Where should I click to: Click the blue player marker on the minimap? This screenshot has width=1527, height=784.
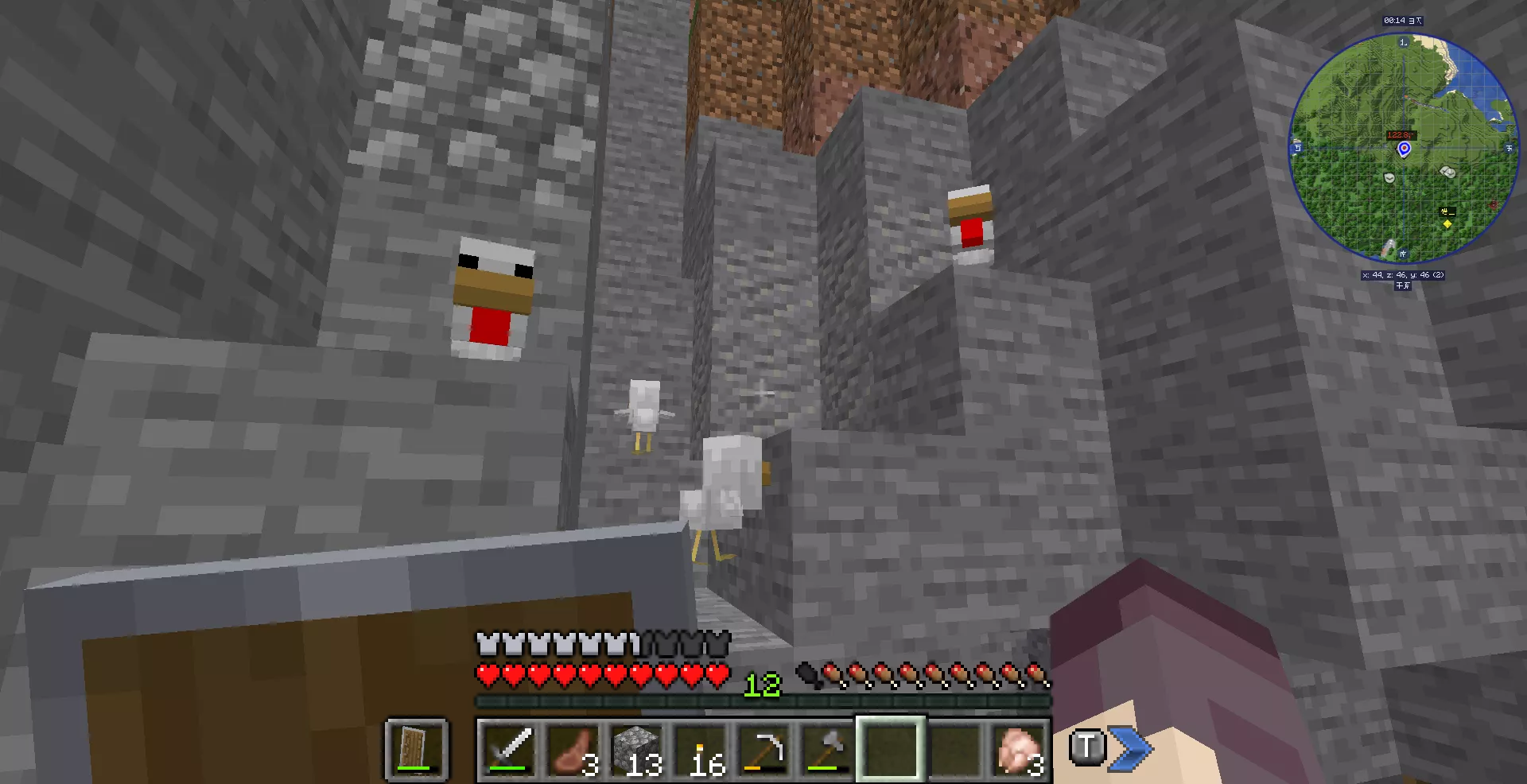tap(1405, 149)
